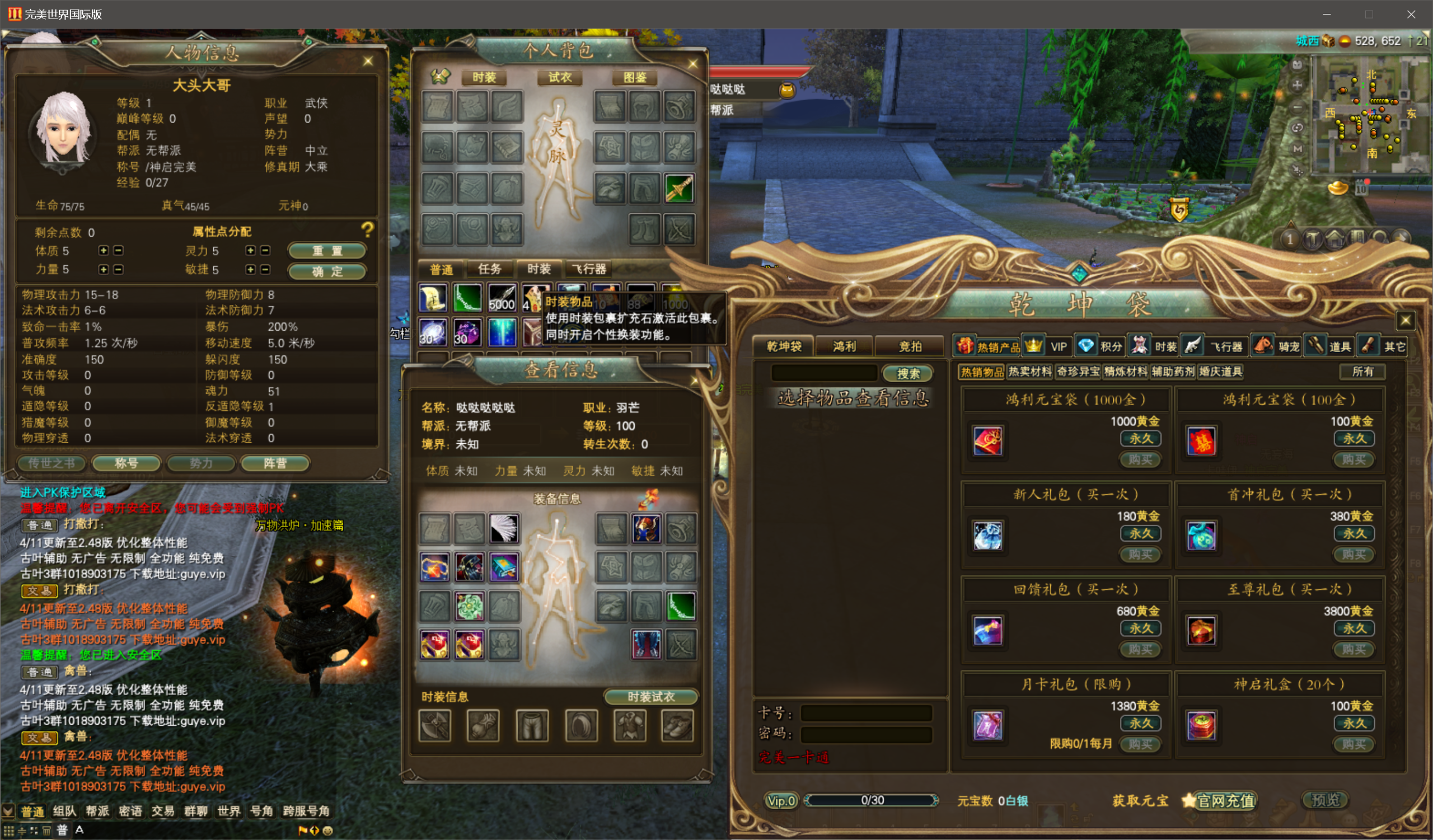Open the 阵营 faction panel

click(x=275, y=463)
